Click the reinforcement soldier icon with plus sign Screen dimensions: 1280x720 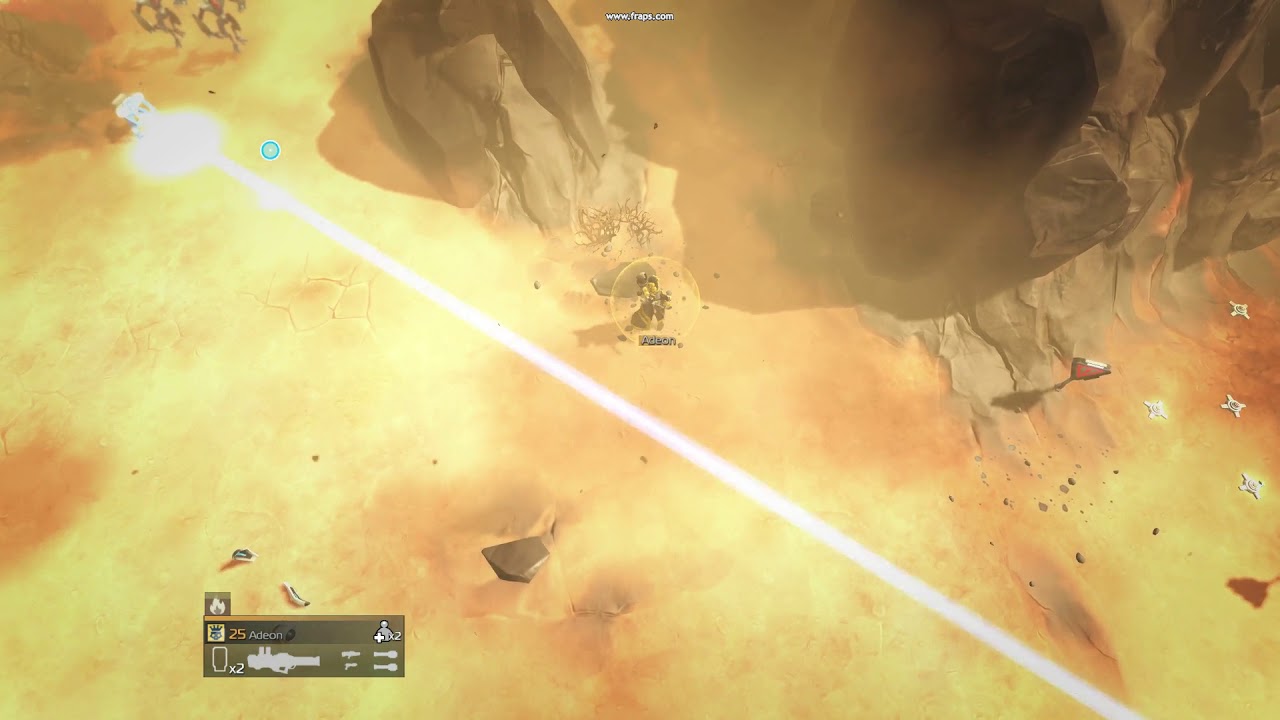coord(383,632)
